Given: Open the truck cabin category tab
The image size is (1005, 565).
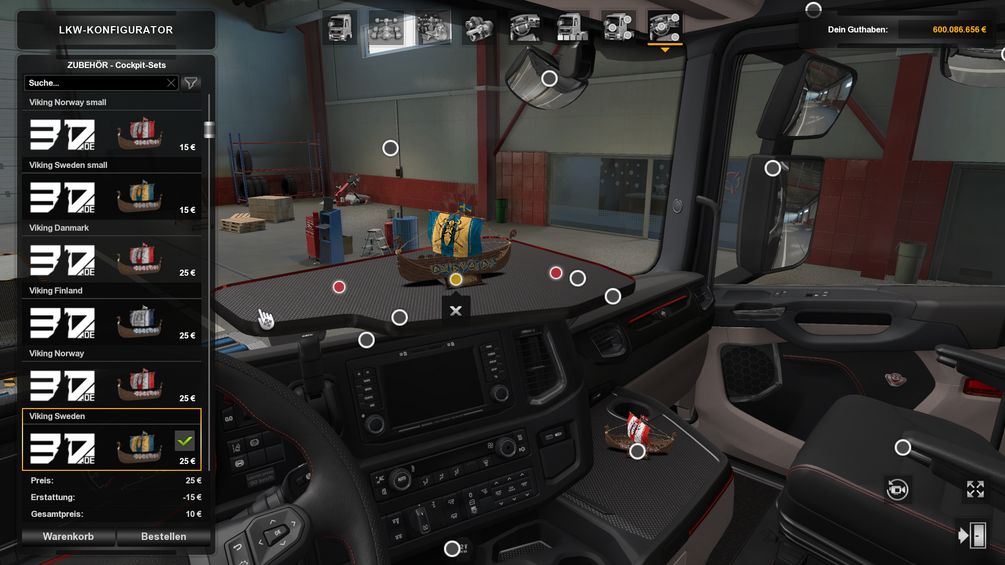Looking at the screenshot, I should pyautogui.click(x=340, y=28).
